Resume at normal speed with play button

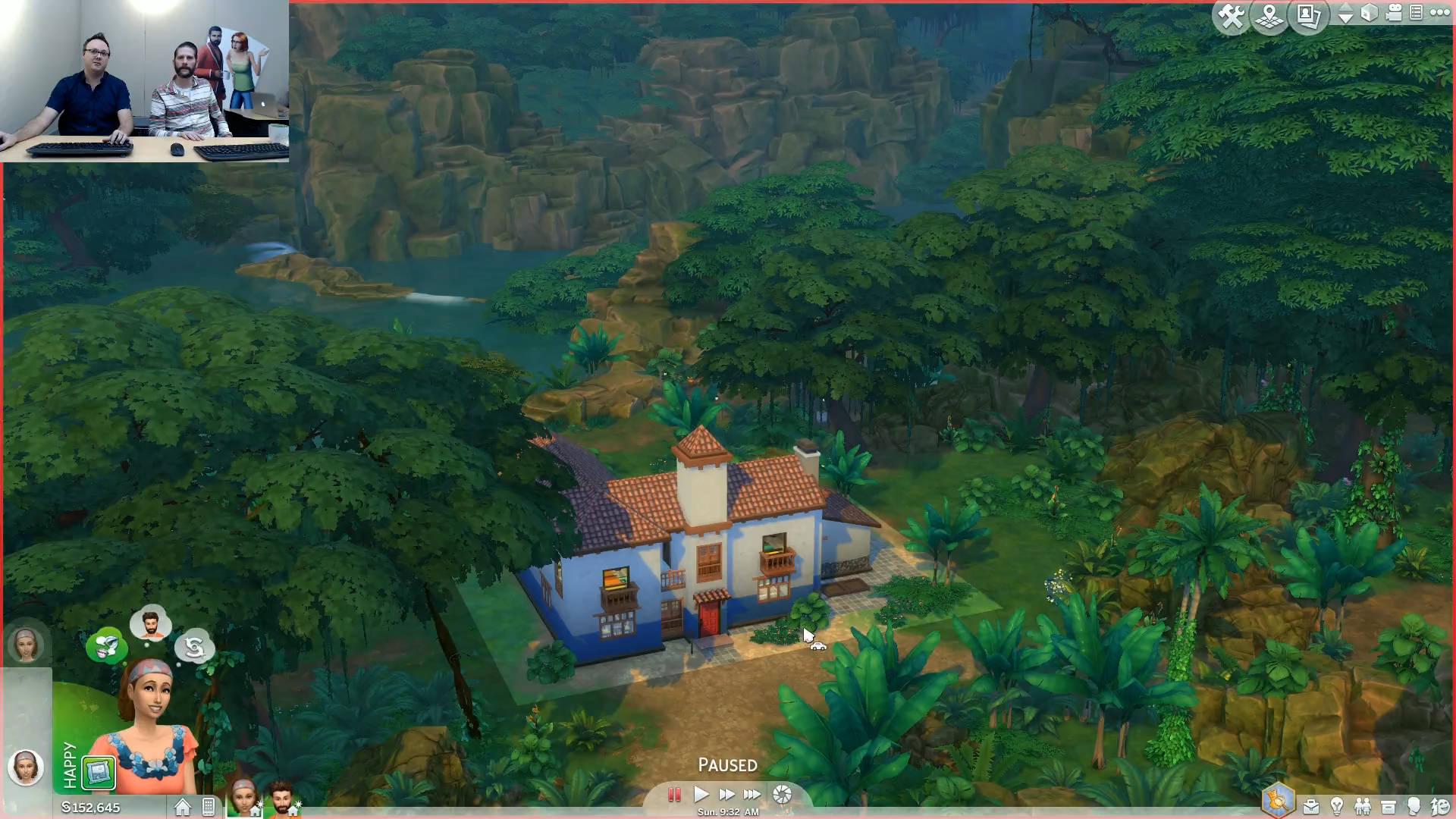(x=701, y=794)
